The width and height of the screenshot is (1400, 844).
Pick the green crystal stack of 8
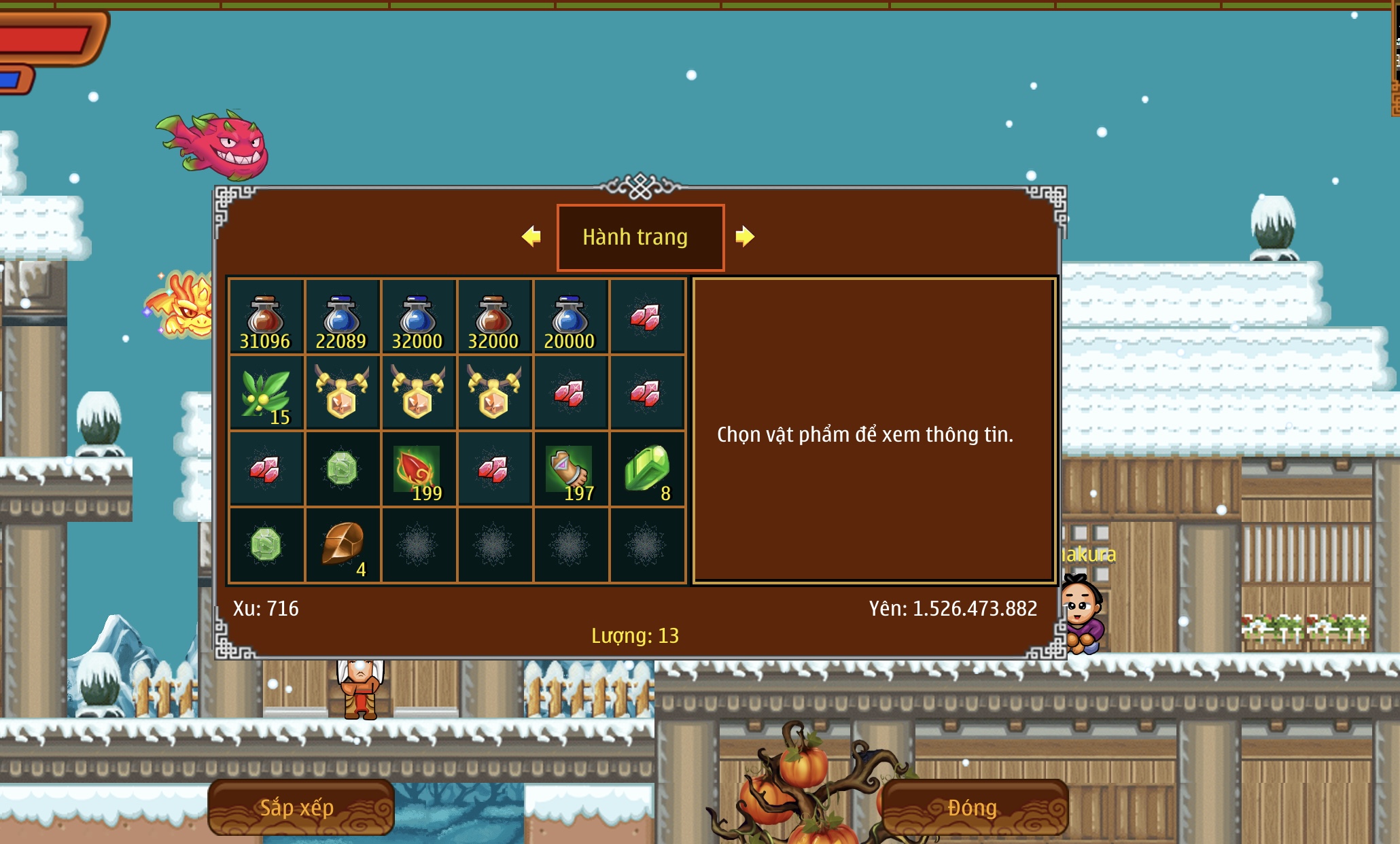click(x=646, y=470)
